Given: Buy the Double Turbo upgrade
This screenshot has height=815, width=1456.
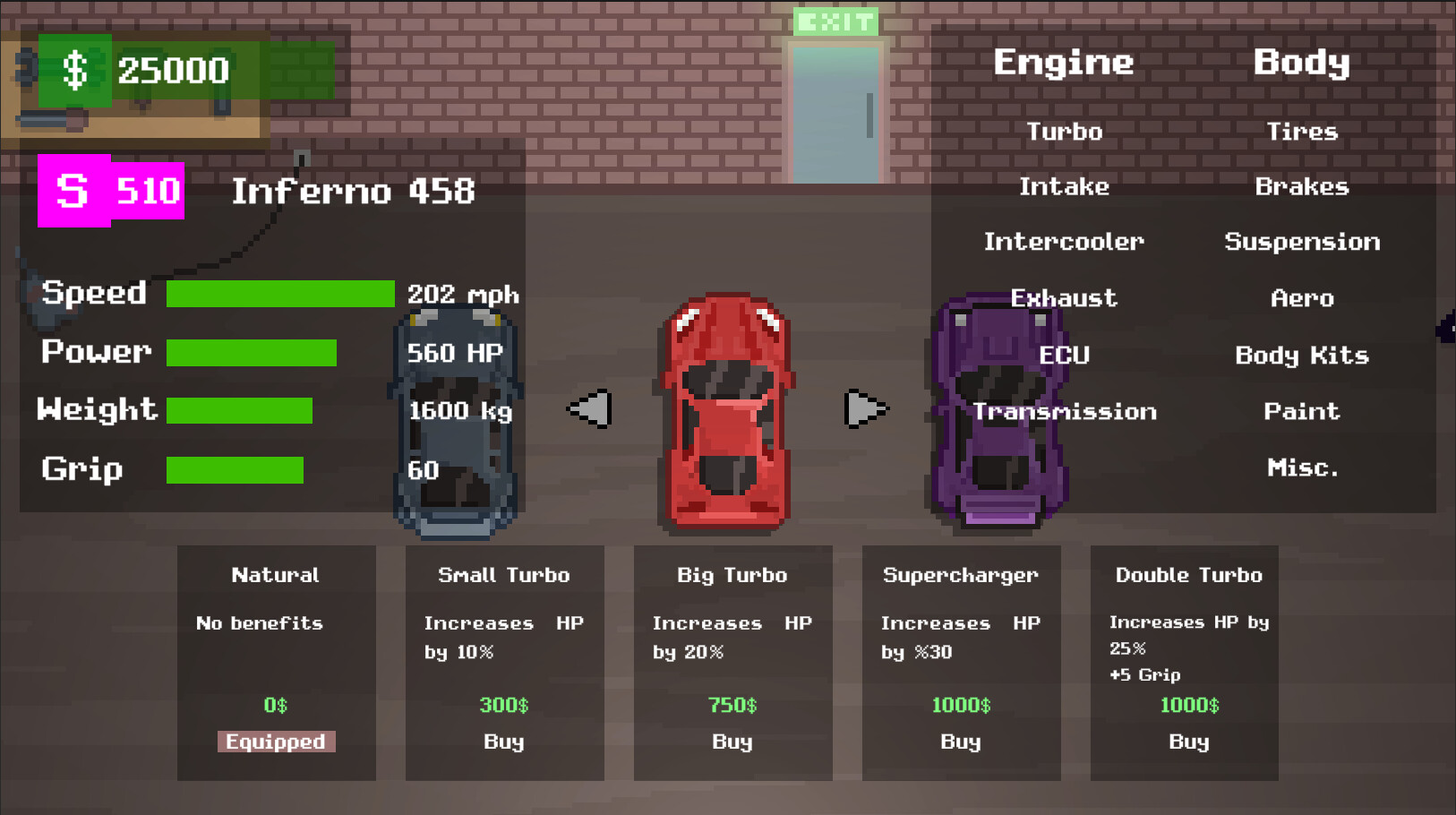Looking at the screenshot, I should tap(1188, 742).
